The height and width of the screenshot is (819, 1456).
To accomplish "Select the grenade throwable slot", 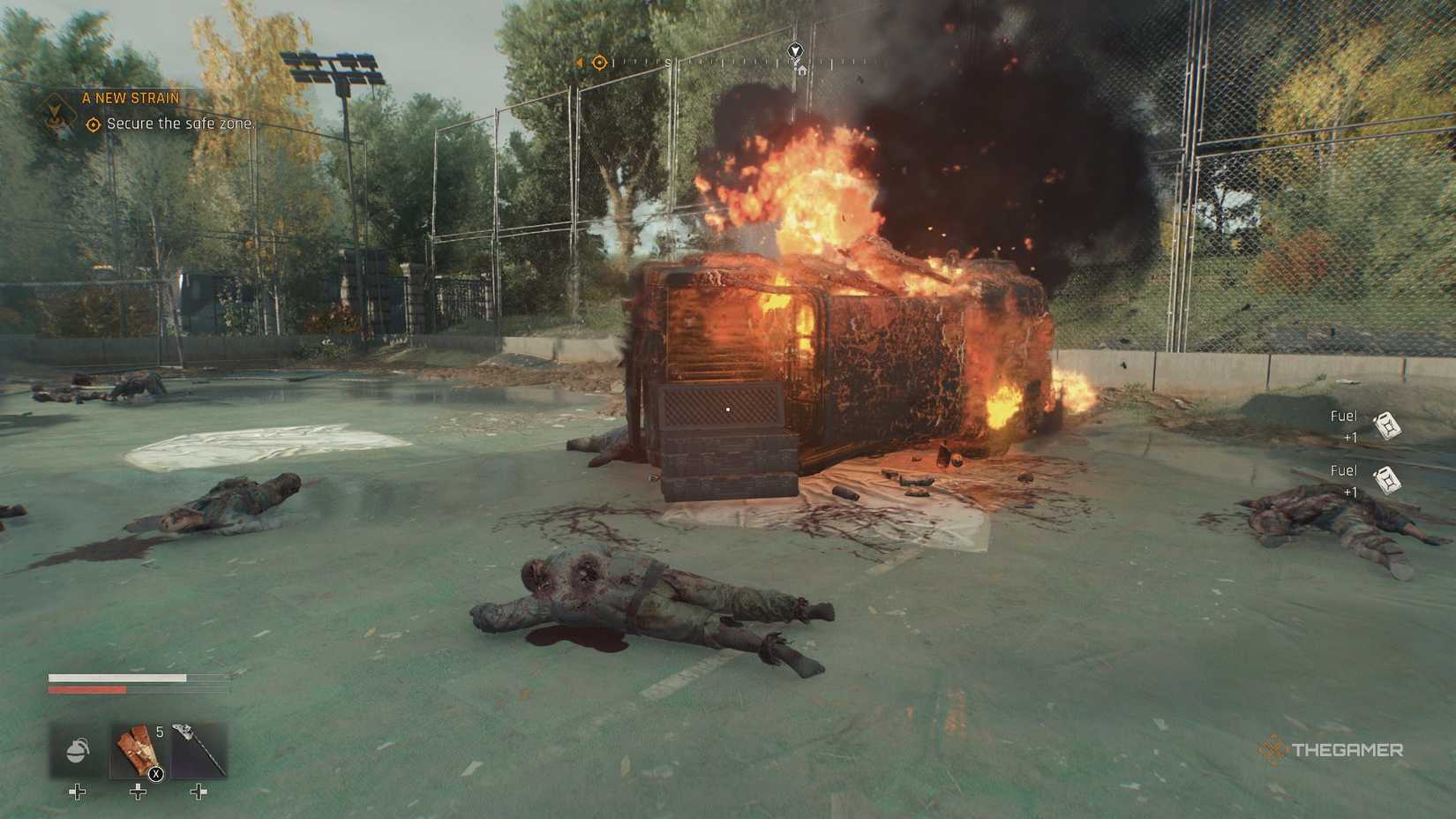I will coord(78,751).
